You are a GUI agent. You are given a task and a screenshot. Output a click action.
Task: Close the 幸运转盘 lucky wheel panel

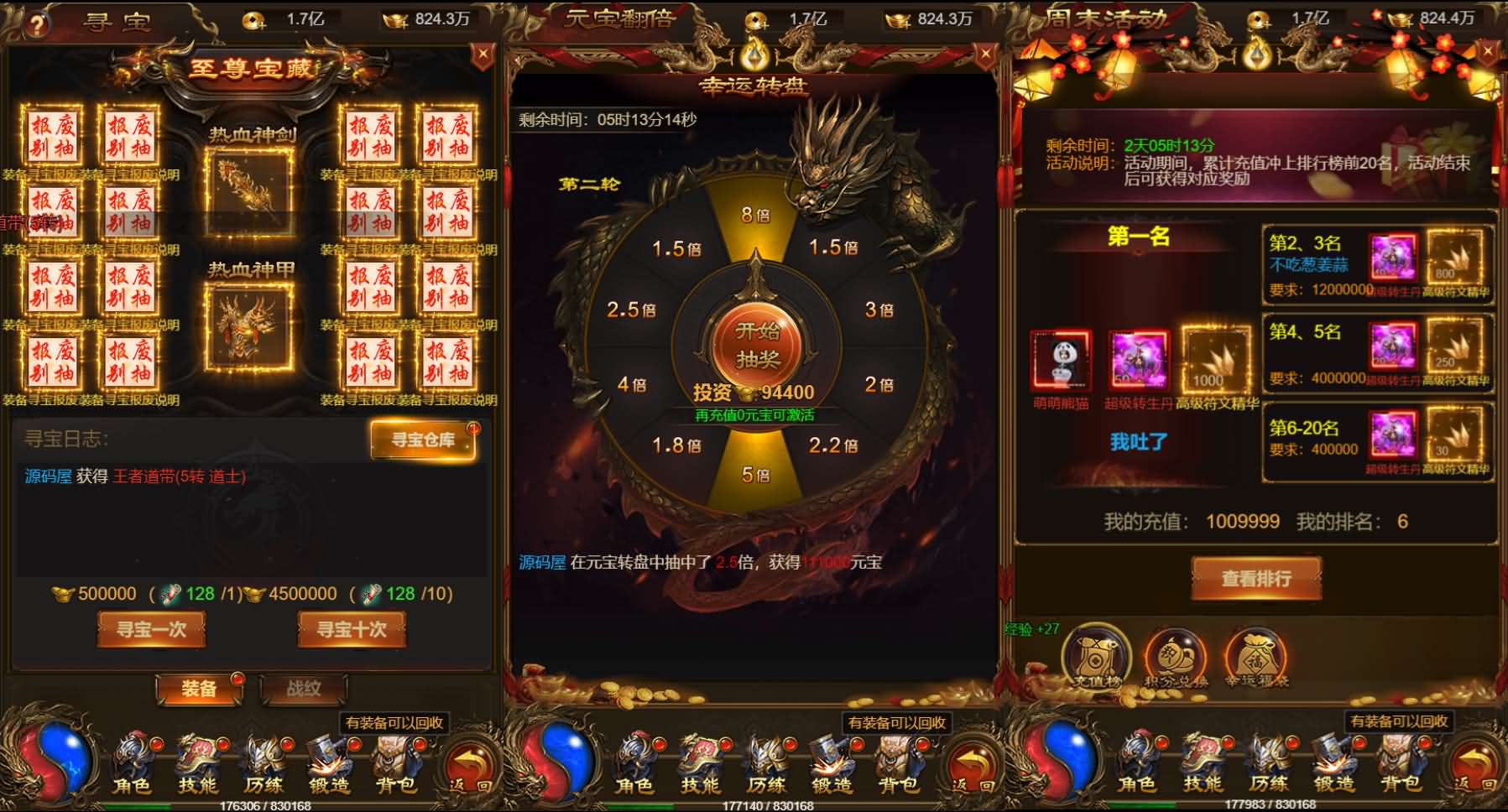(985, 55)
